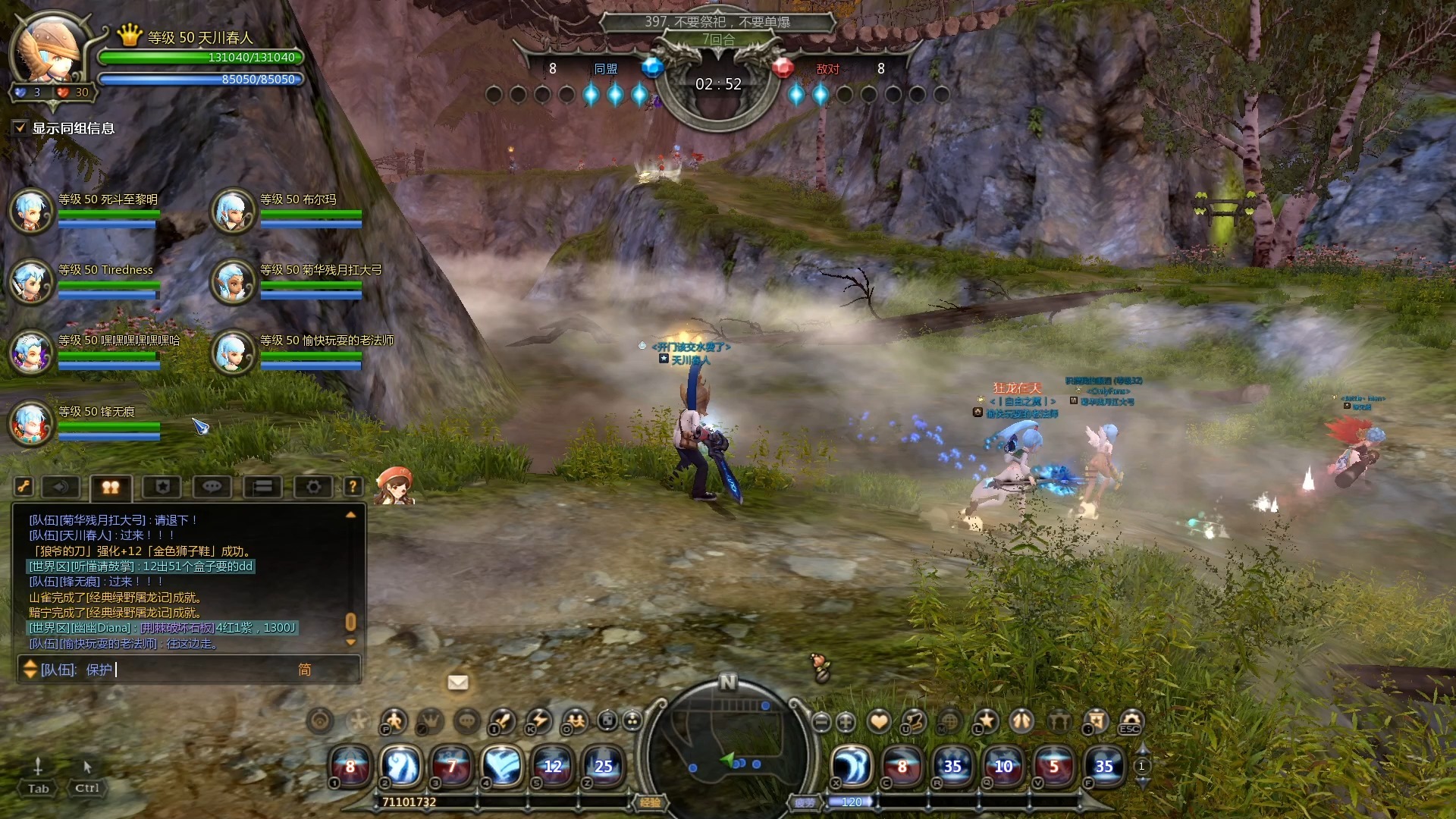Open the gear chat options tab
Screen dimensions: 1456x819
[313, 487]
